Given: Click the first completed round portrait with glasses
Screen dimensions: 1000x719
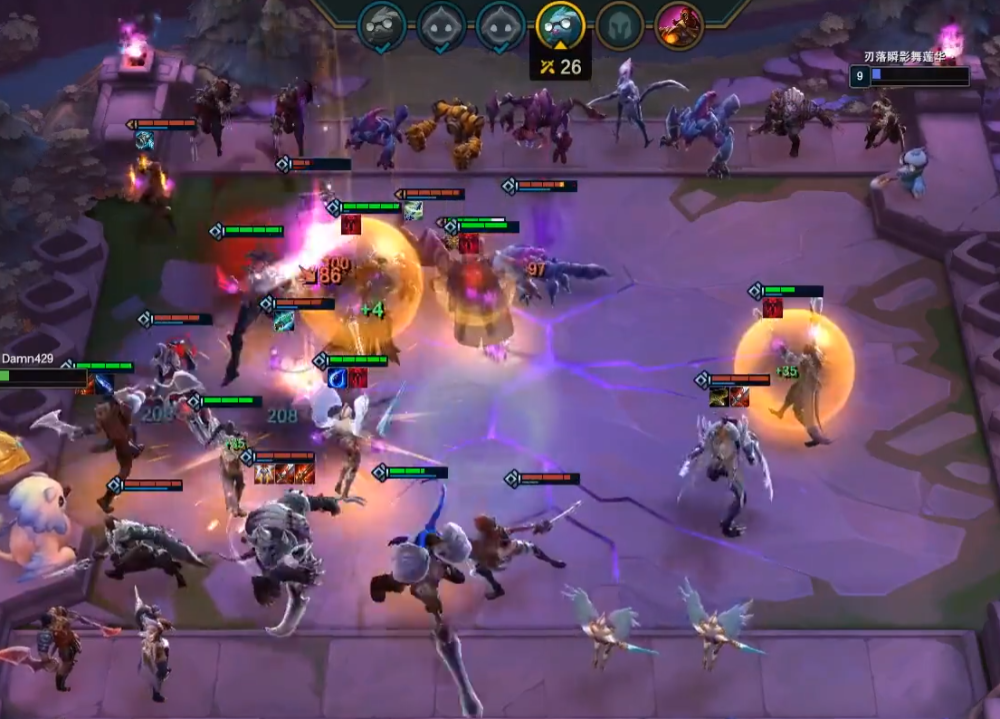Looking at the screenshot, I should click(x=382, y=26).
